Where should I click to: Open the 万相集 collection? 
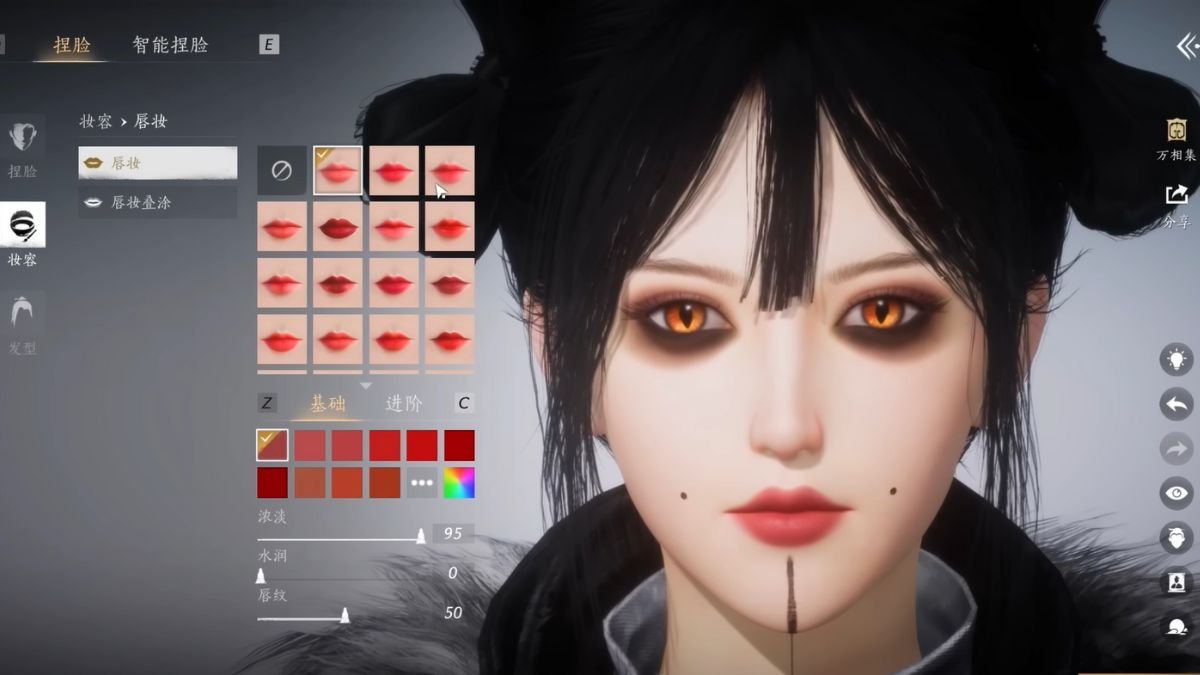point(1176,140)
